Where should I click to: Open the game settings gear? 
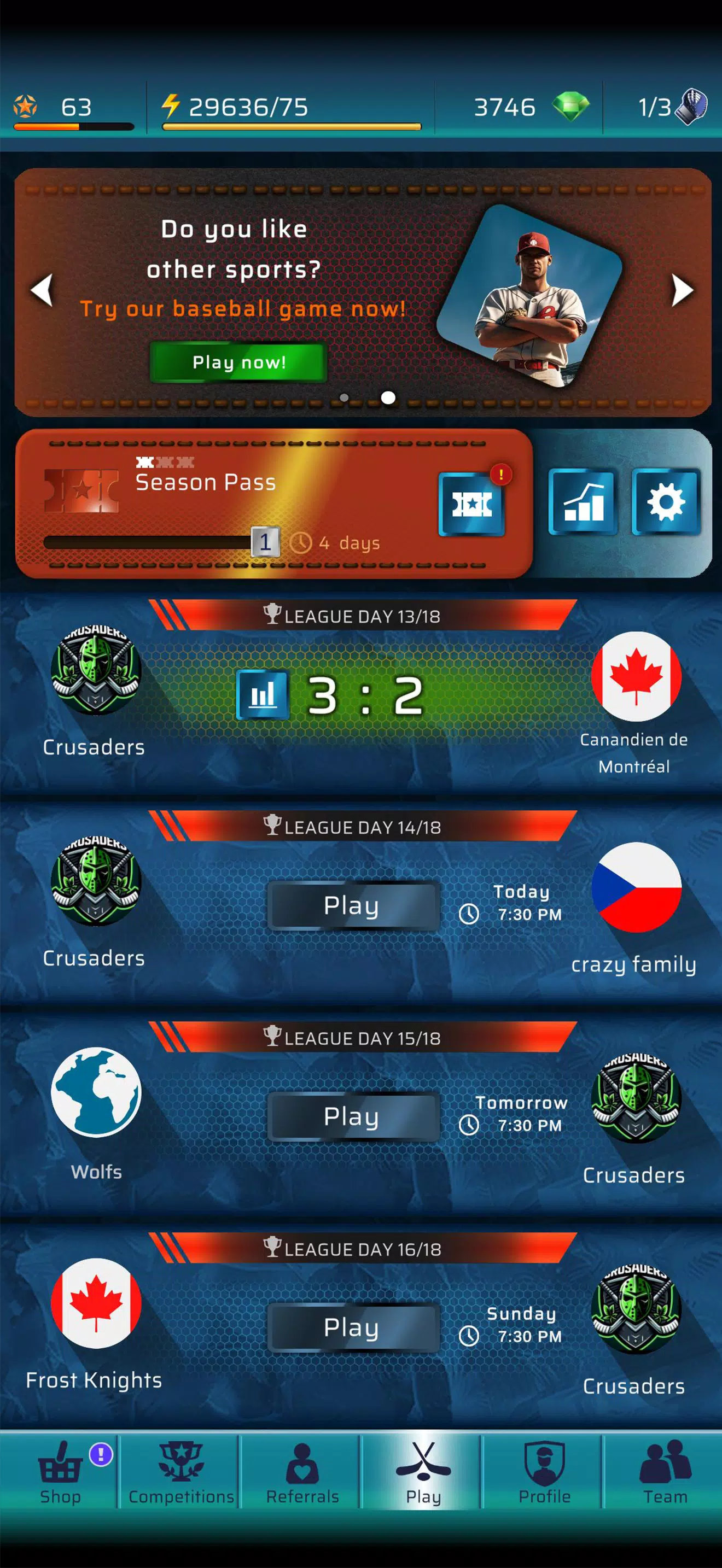(x=665, y=502)
